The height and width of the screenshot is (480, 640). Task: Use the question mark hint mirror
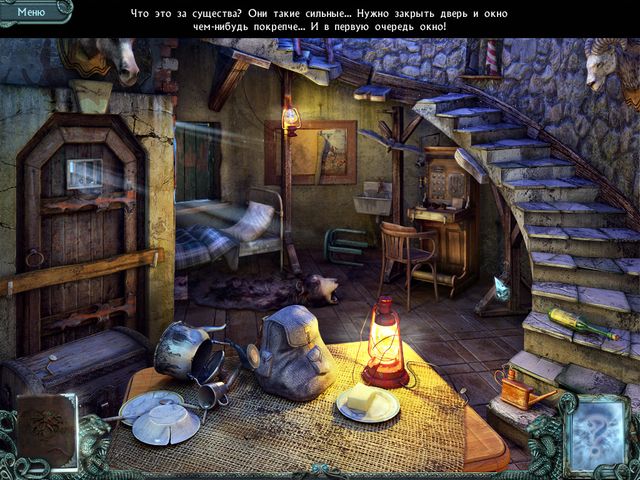[597, 431]
